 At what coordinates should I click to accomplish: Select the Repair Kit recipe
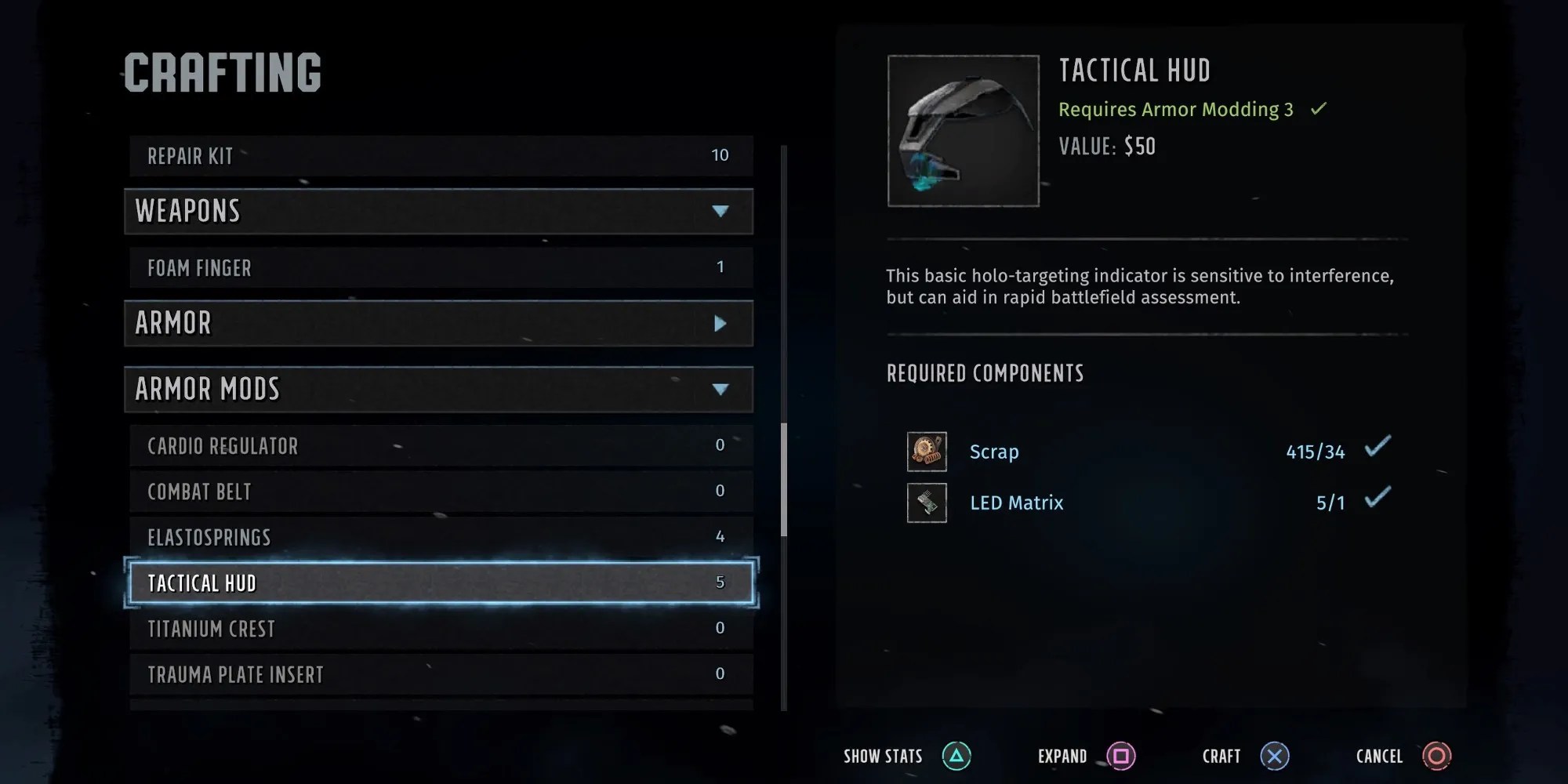coord(440,156)
